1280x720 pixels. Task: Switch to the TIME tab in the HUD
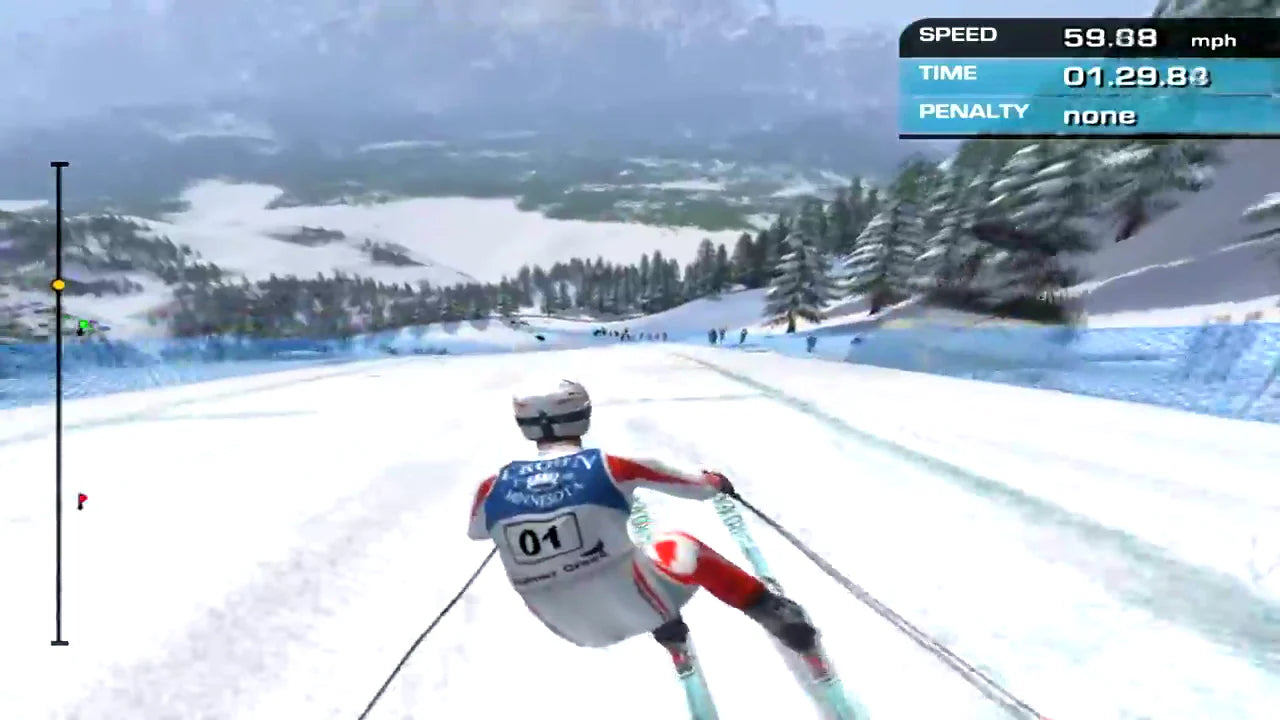click(x=947, y=72)
